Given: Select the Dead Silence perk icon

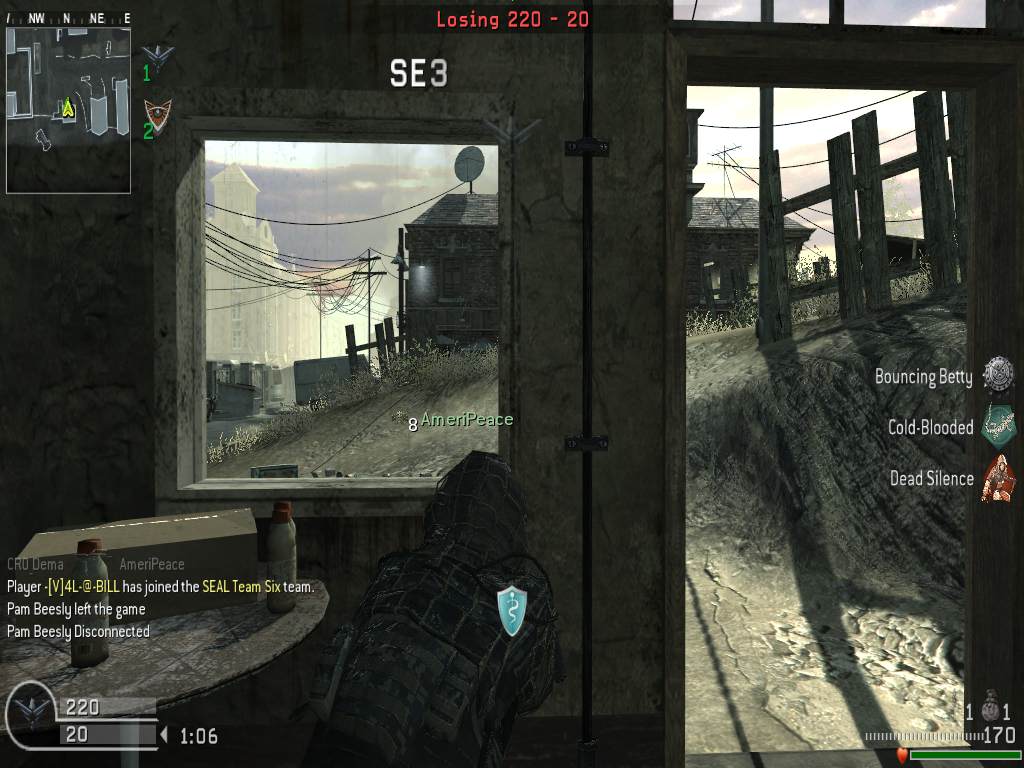Looking at the screenshot, I should 997,478.
